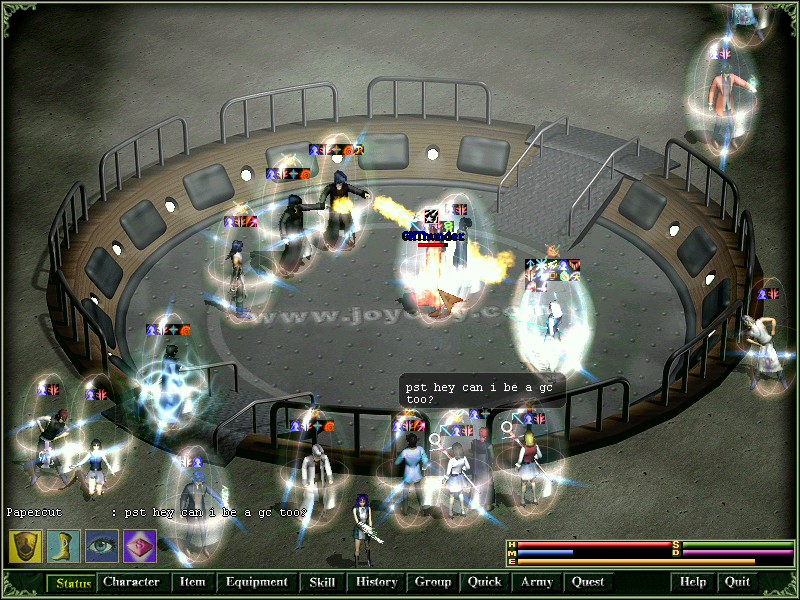
Task: Open the Item inventory
Action: tap(192, 582)
